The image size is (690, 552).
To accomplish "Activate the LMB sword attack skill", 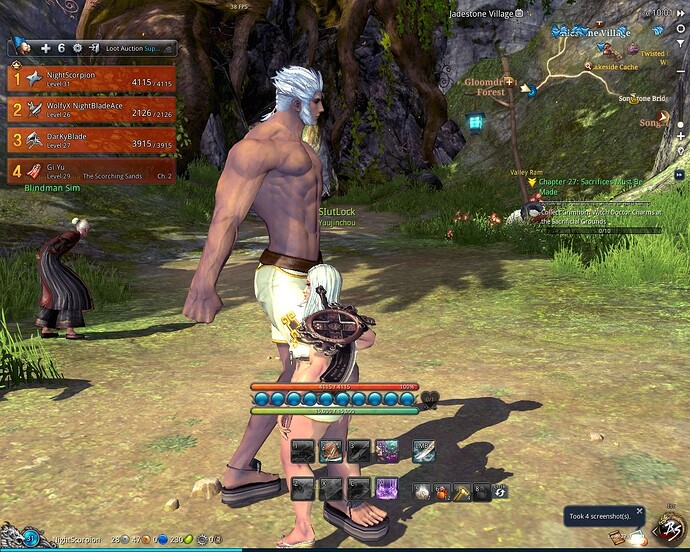I will click(423, 452).
